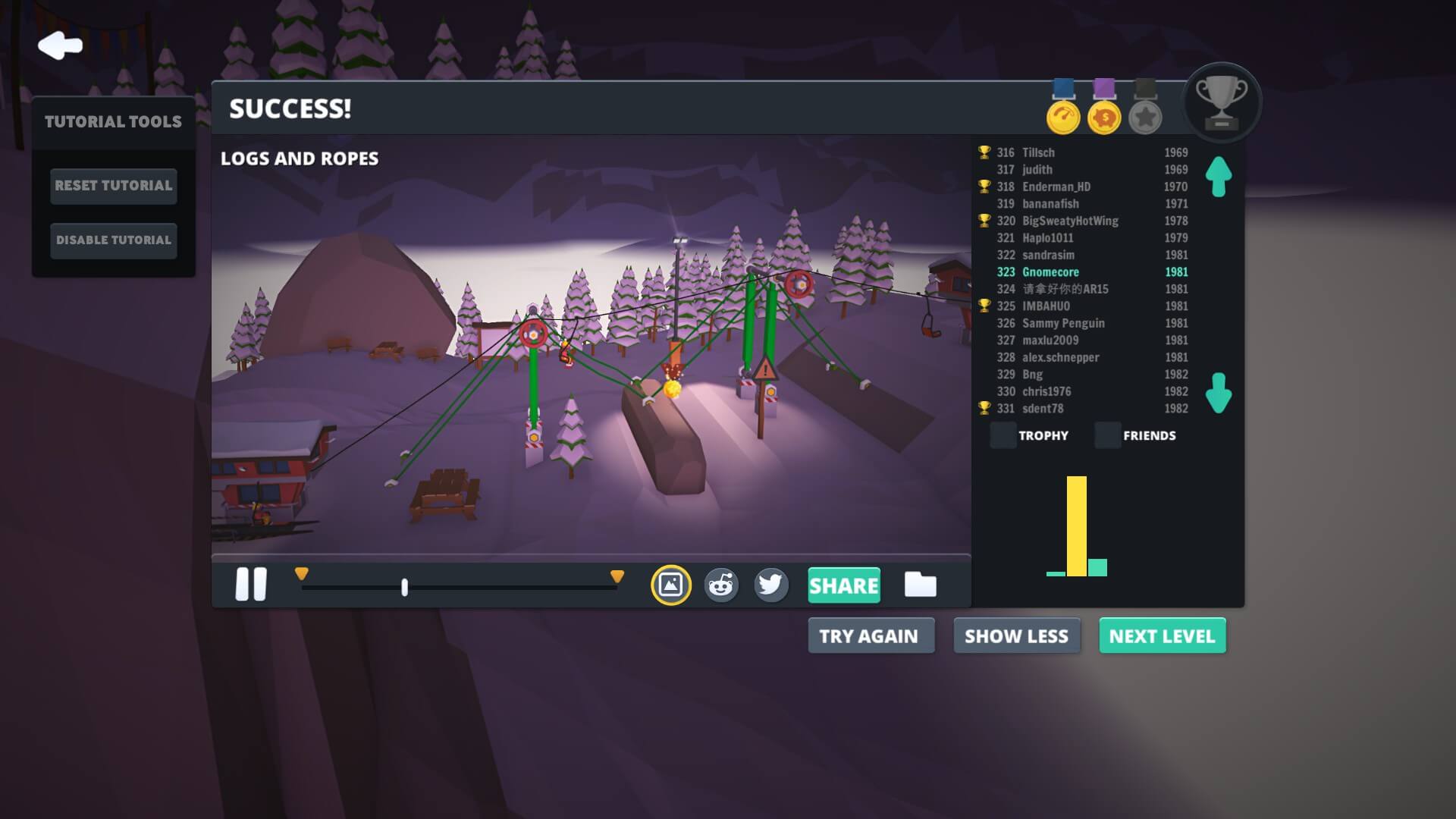Go back with the white arrow

click(x=60, y=45)
